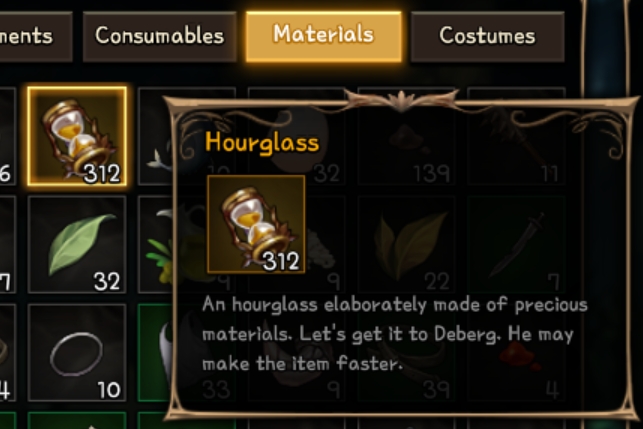
Task: Select the Hourglass inventory slot
Action: 77,136
